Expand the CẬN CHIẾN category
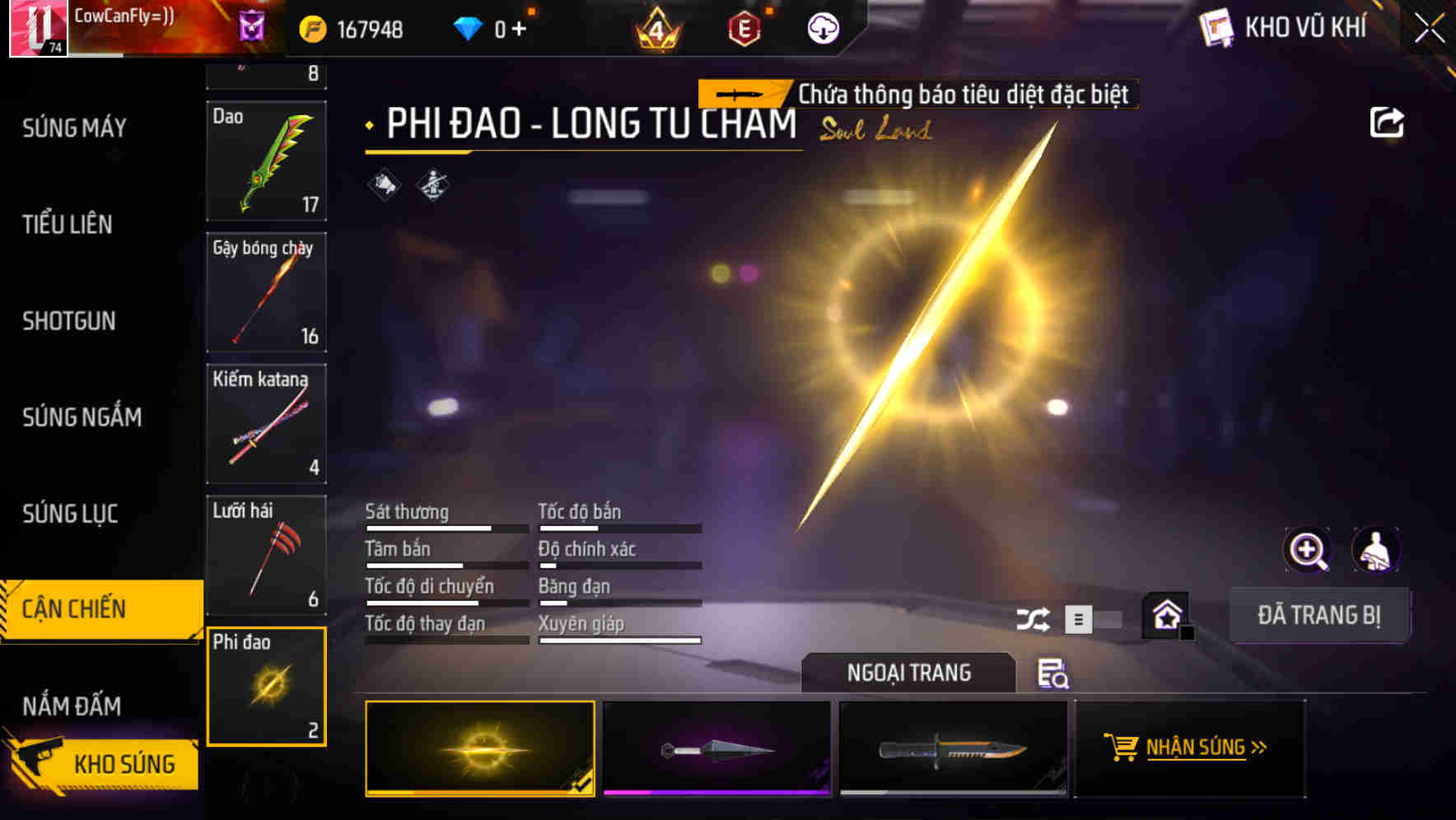The image size is (1456, 820). coord(75,609)
